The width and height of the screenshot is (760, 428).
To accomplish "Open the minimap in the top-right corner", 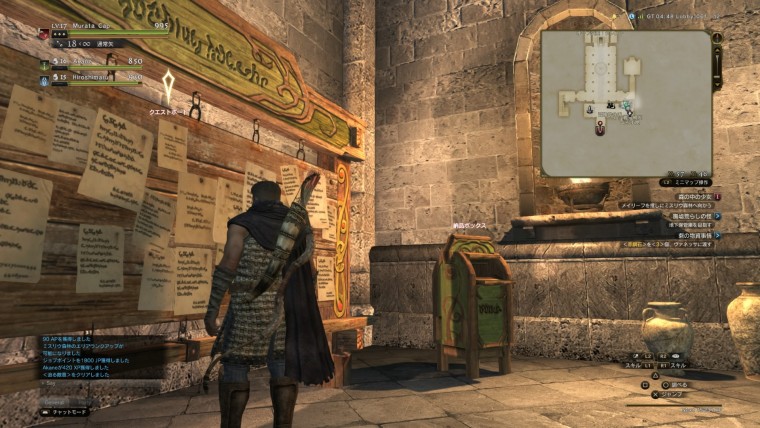I will 626,102.
